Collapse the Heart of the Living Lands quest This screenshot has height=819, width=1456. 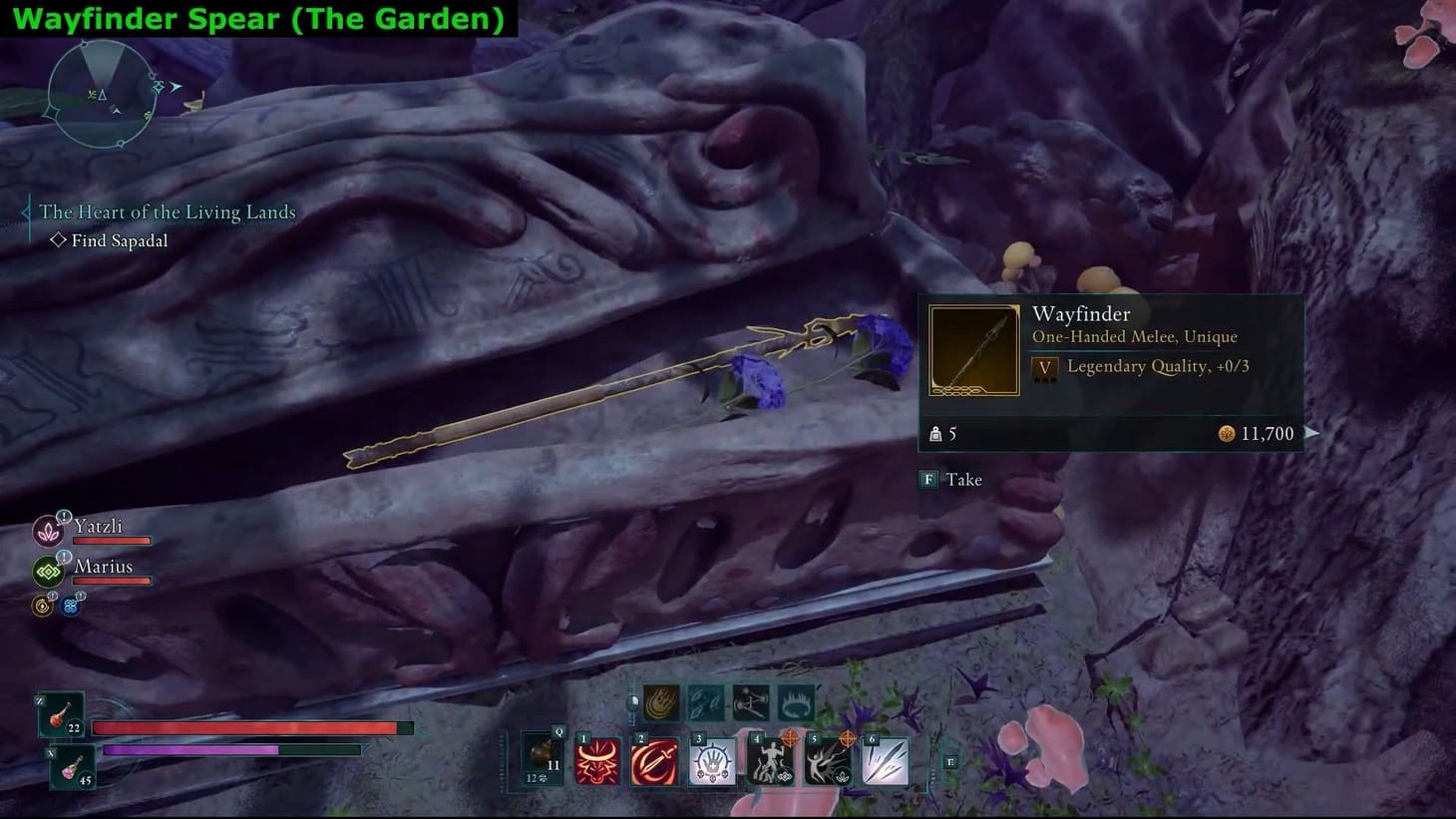pyautogui.click(x=168, y=211)
